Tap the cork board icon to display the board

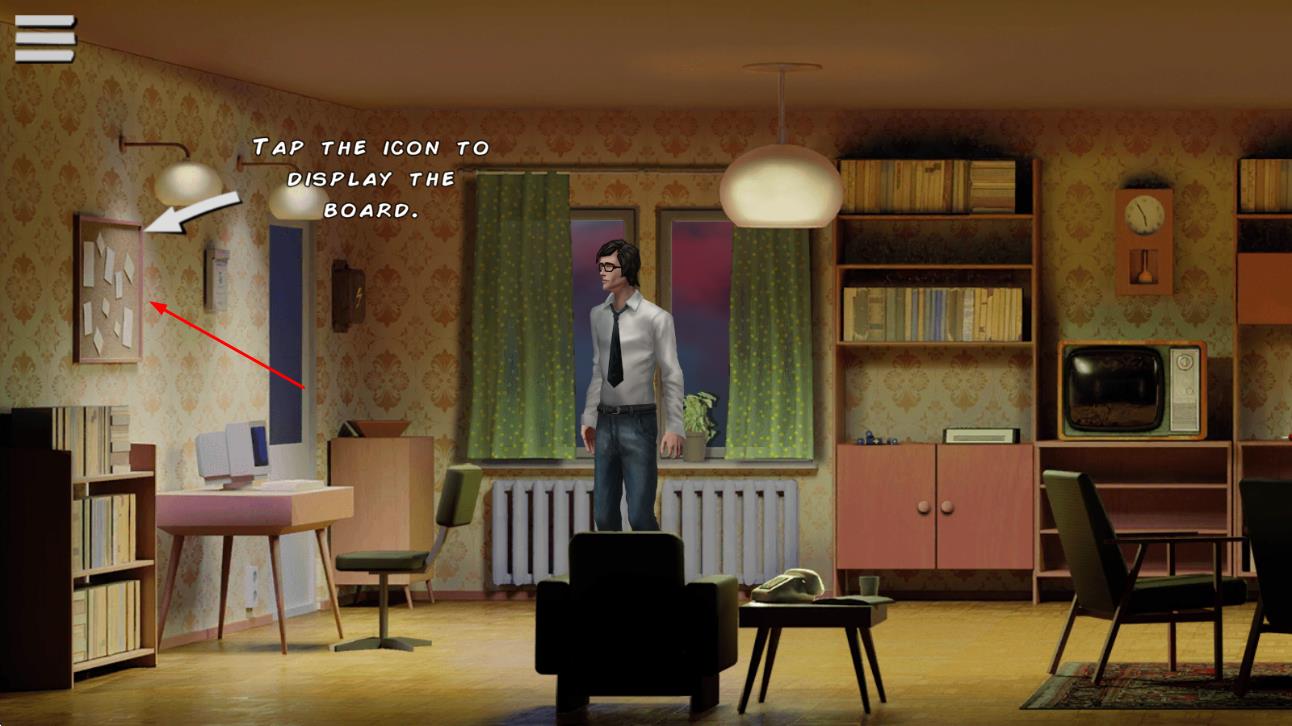click(x=108, y=288)
